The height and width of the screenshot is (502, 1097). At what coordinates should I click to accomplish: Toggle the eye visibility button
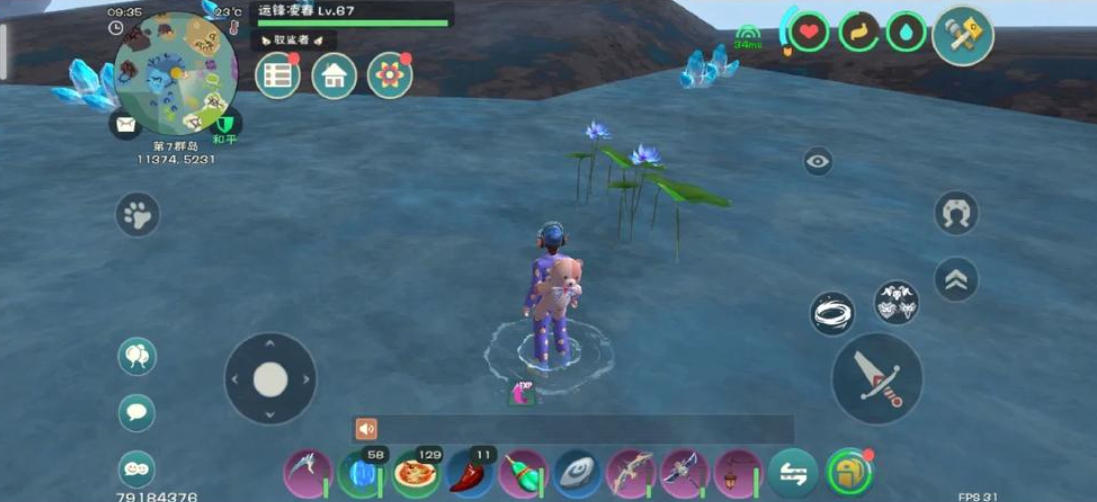coord(818,161)
